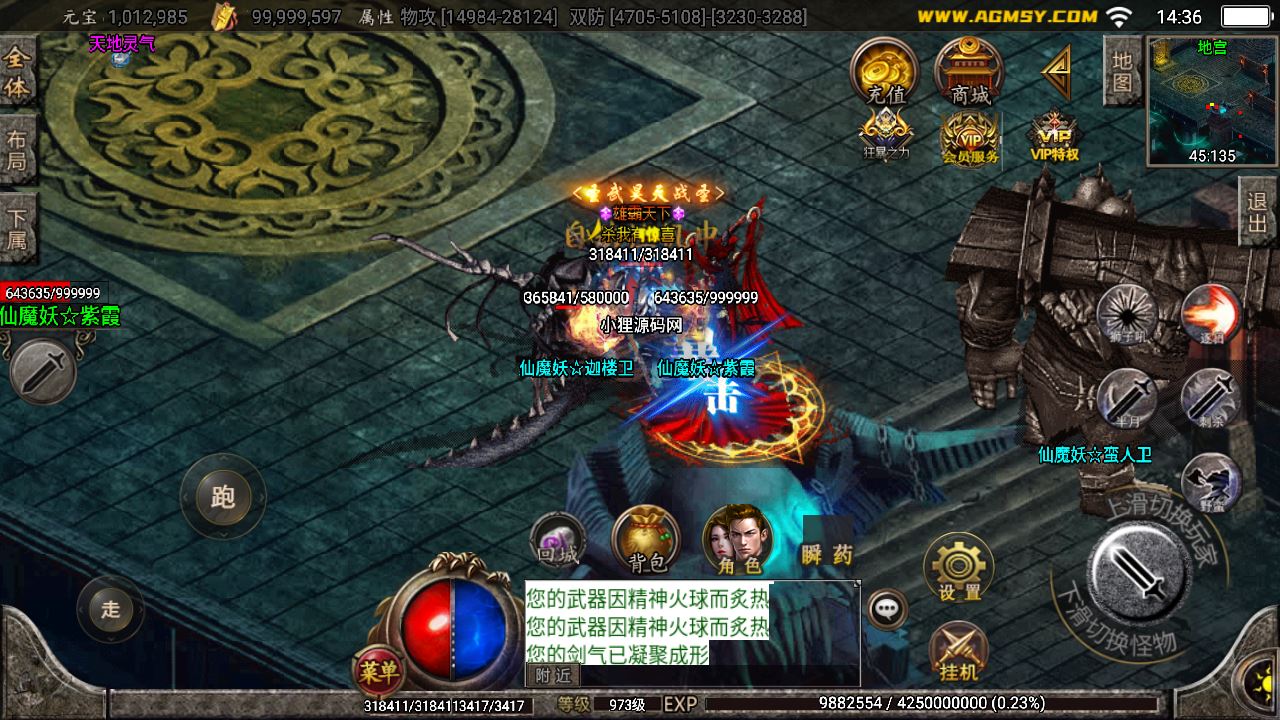Open the 充值 recharge menu
This screenshot has width=1280, height=720.
click(x=885, y=72)
